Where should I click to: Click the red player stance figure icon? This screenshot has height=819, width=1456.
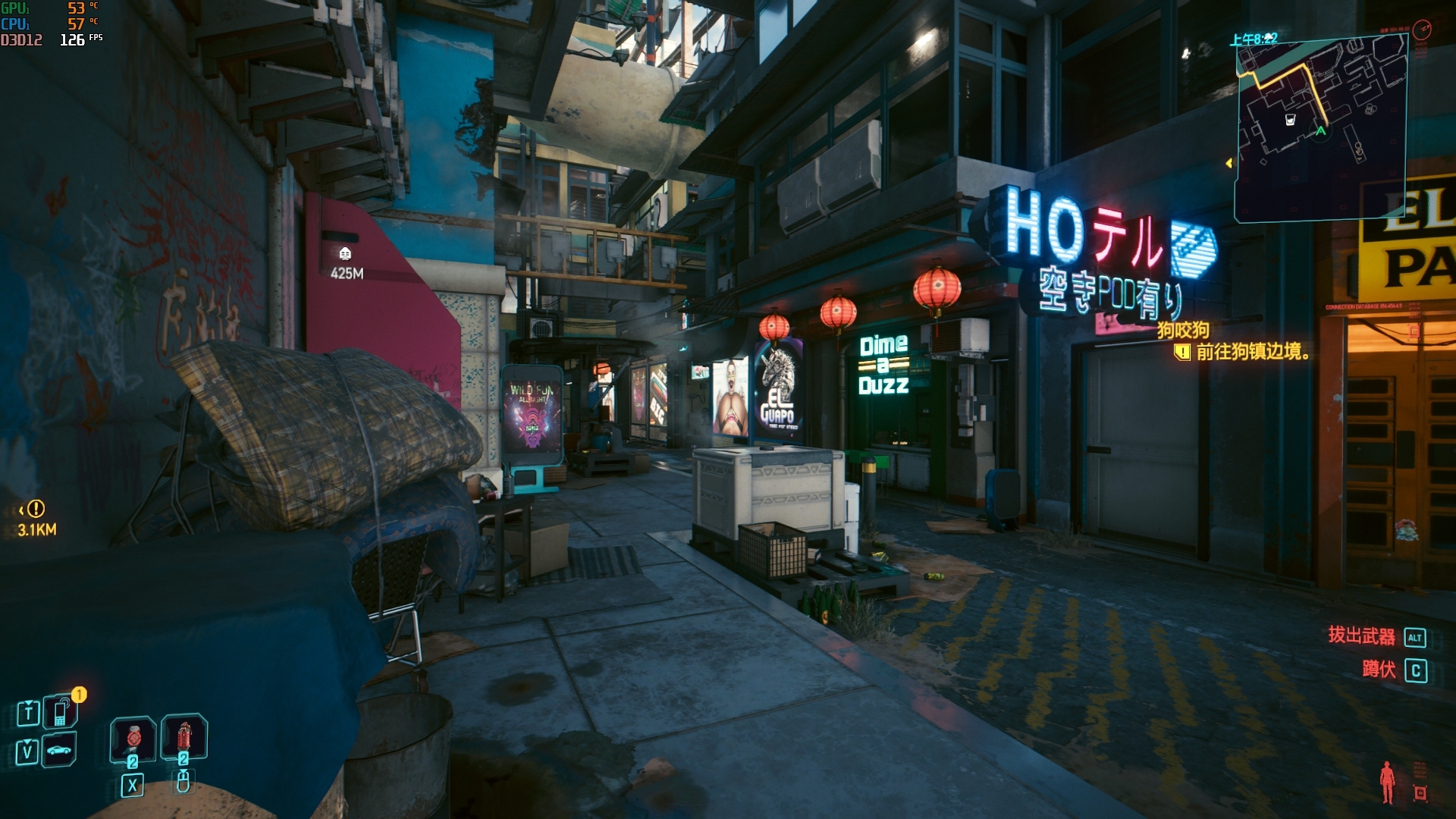click(1387, 781)
